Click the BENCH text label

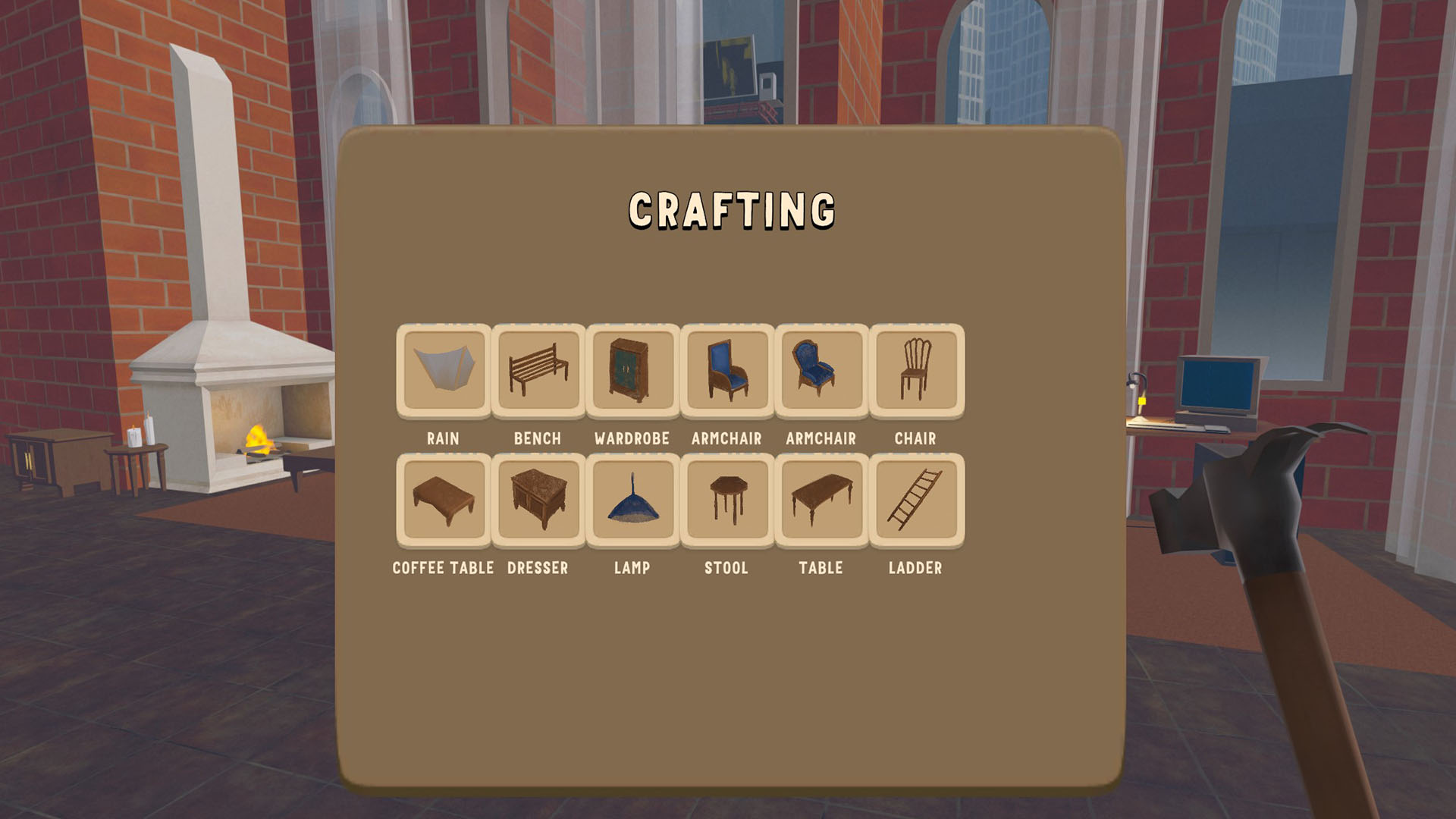(538, 438)
